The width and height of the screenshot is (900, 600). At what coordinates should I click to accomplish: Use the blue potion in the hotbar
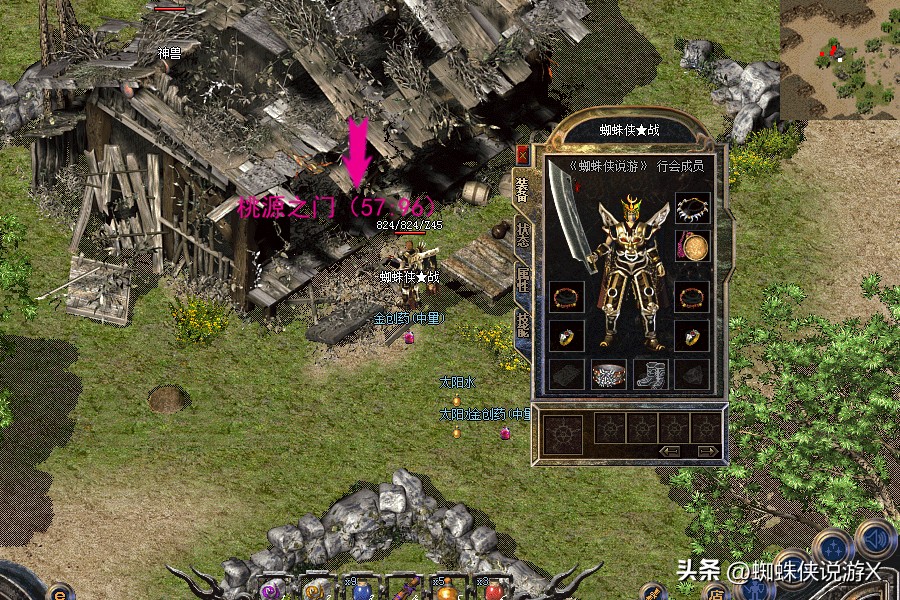point(359,589)
